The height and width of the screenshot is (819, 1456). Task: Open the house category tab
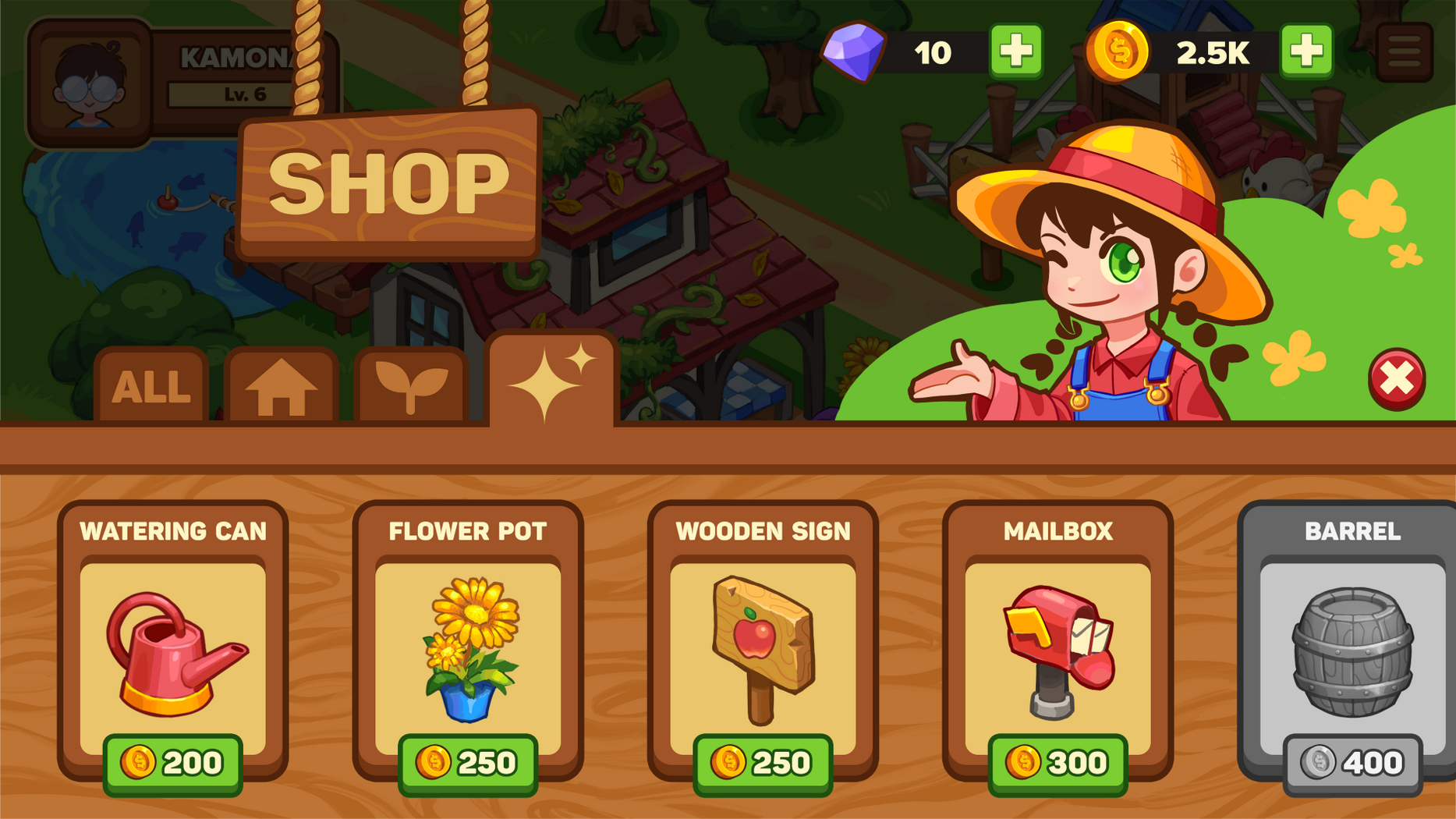[x=281, y=386]
